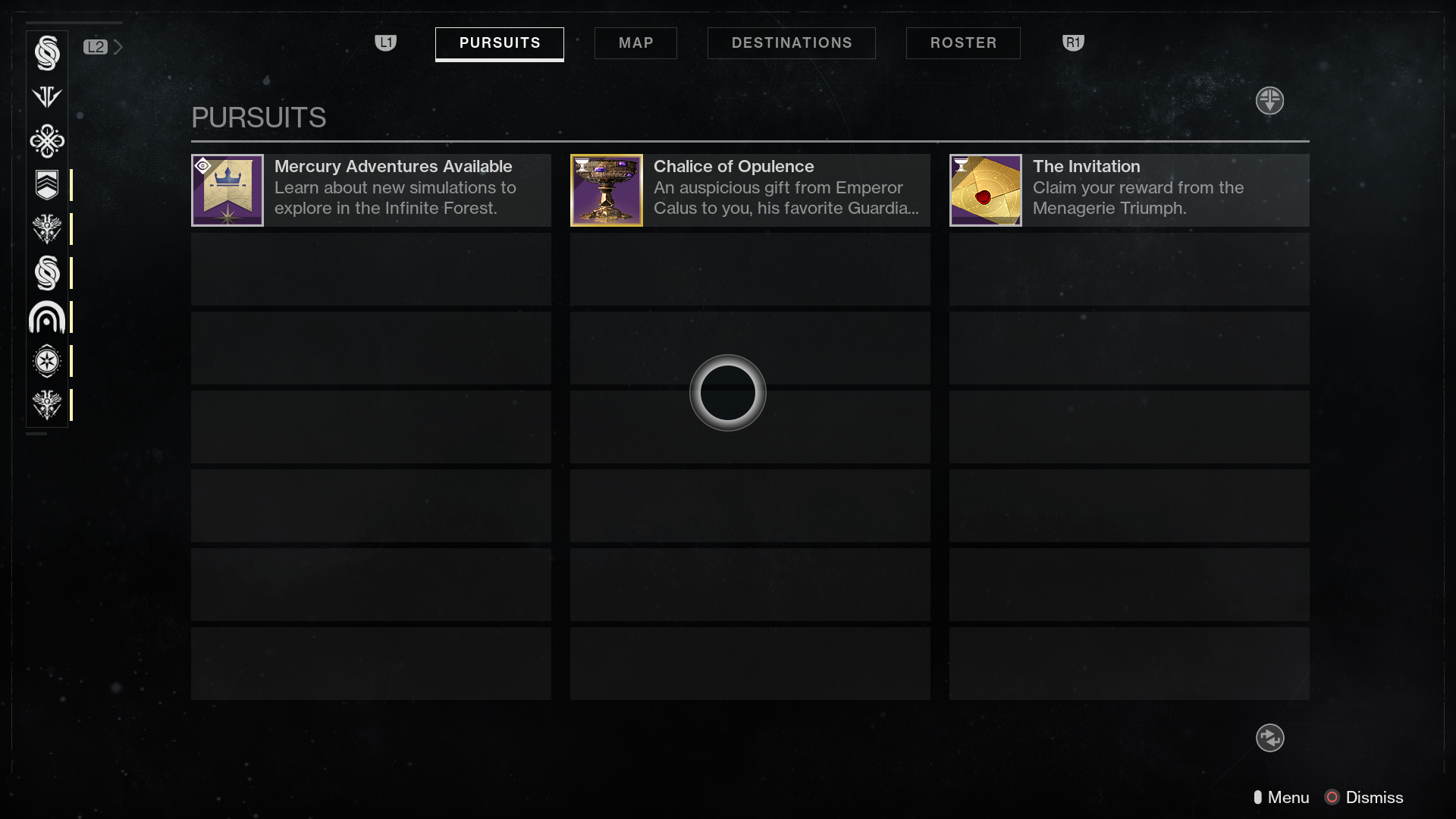
Task: Click the round arrow icon below the pursuits grid
Action: [1269, 738]
